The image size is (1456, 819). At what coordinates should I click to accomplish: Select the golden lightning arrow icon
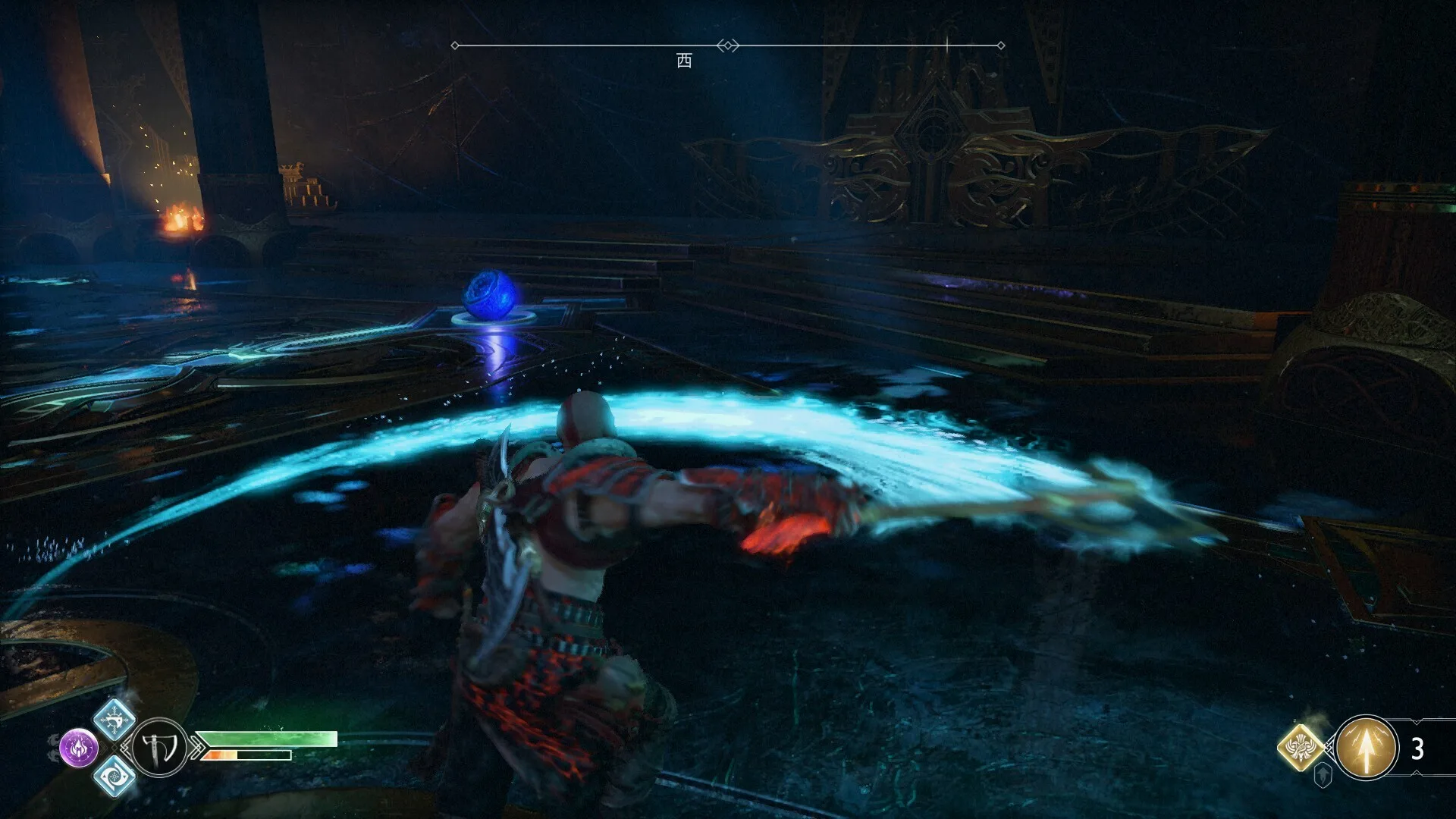pos(1367,748)
